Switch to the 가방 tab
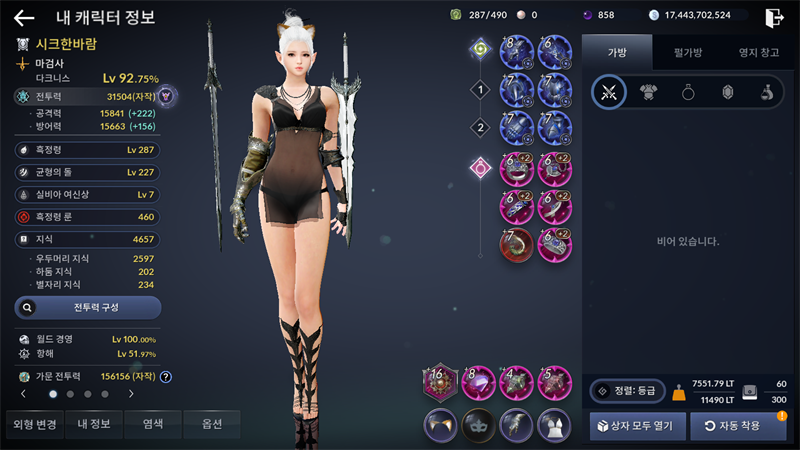Image resolution: width=800 pixels, height=450 pixels. point(616,52)
